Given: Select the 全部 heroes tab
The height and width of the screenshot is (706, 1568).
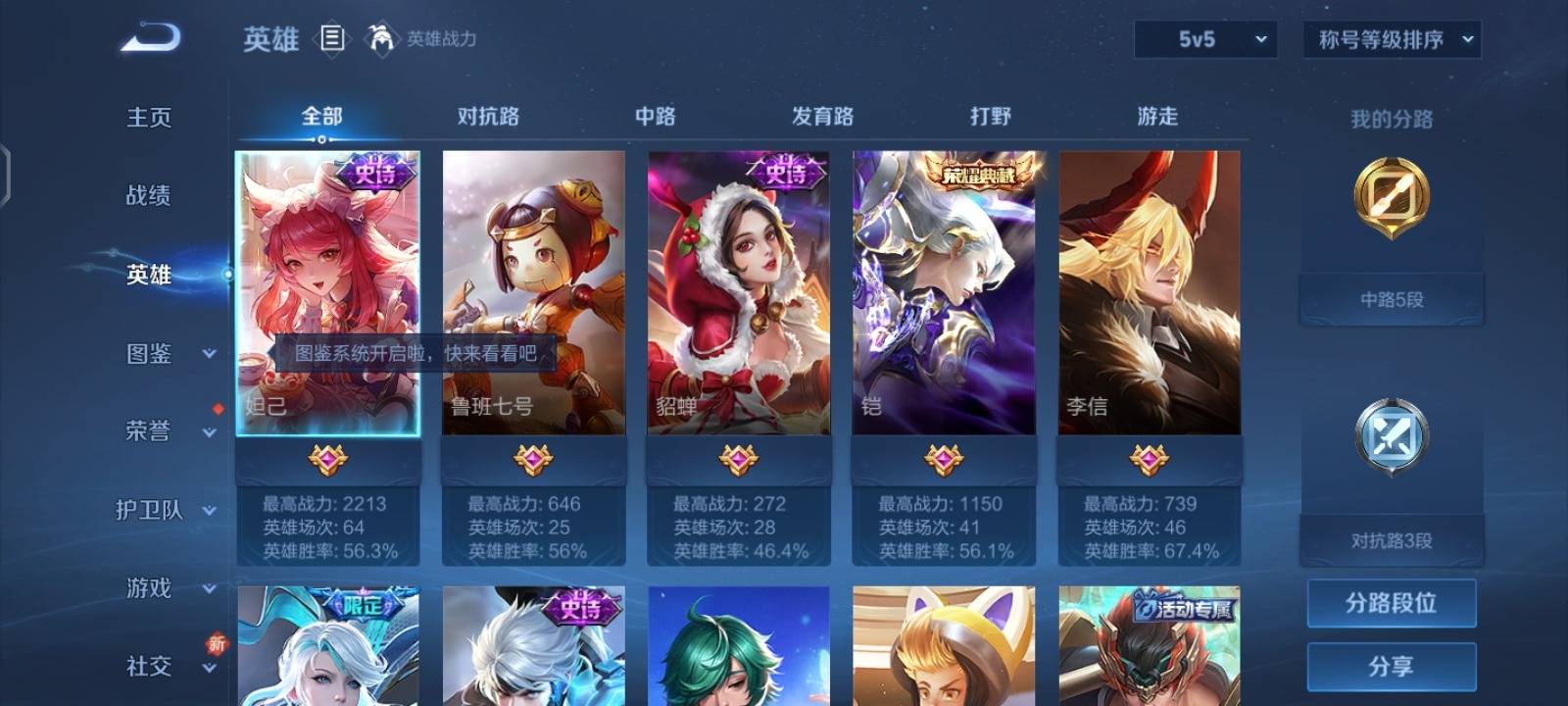Looking at the screenshot, I should (321, 117).
